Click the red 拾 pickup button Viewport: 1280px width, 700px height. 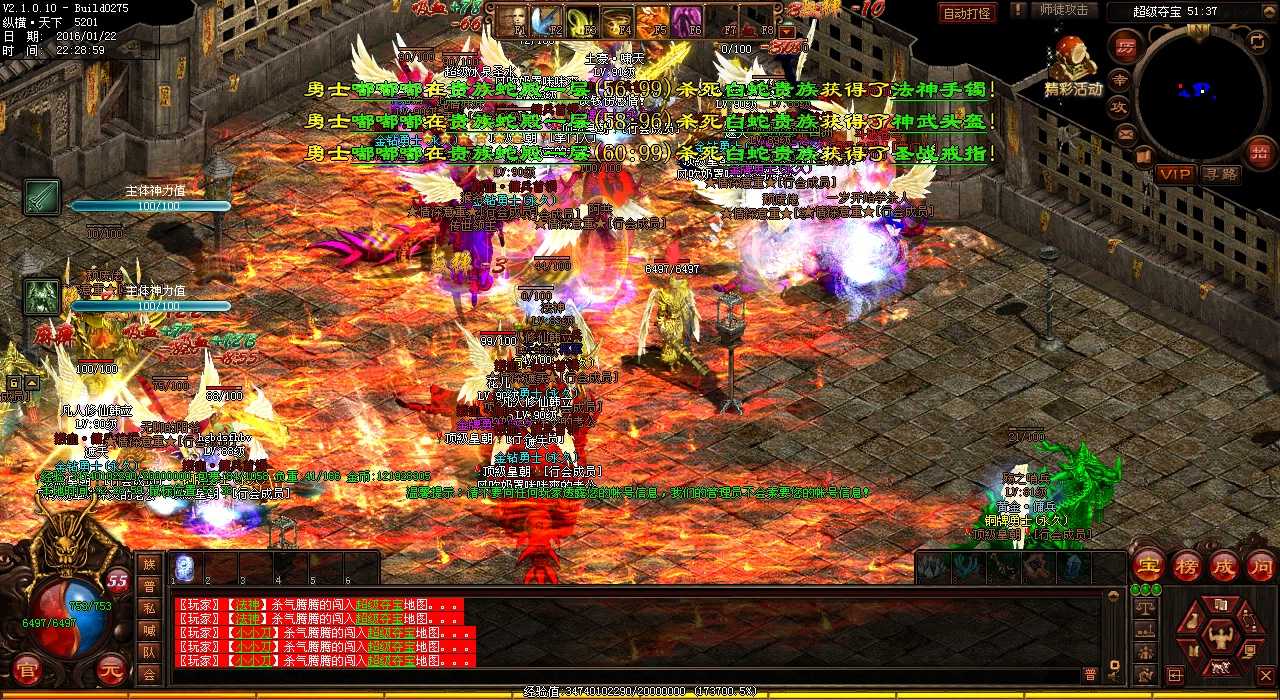tap(1259, 152)
